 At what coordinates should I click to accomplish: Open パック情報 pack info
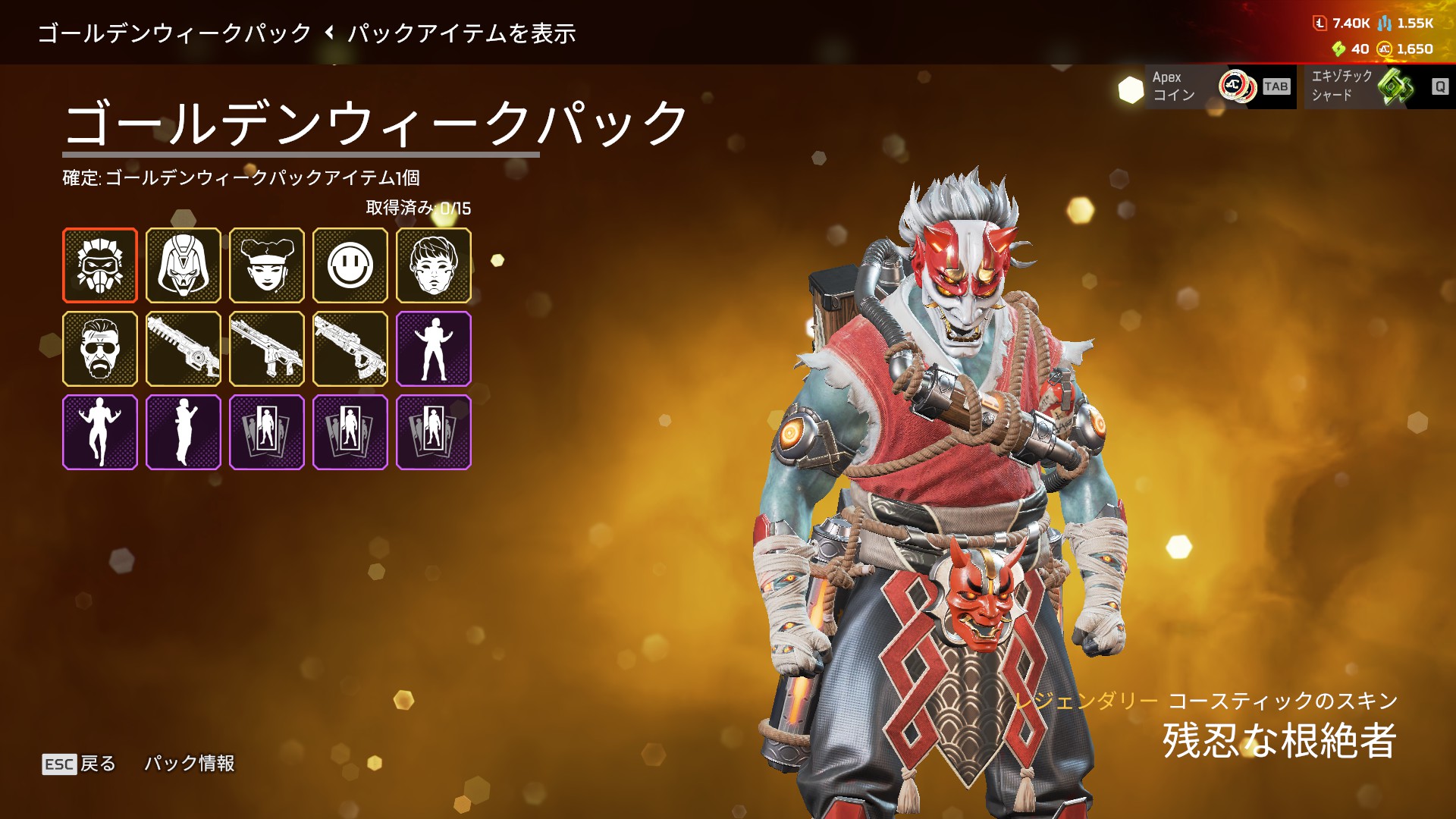coord(190,763)
